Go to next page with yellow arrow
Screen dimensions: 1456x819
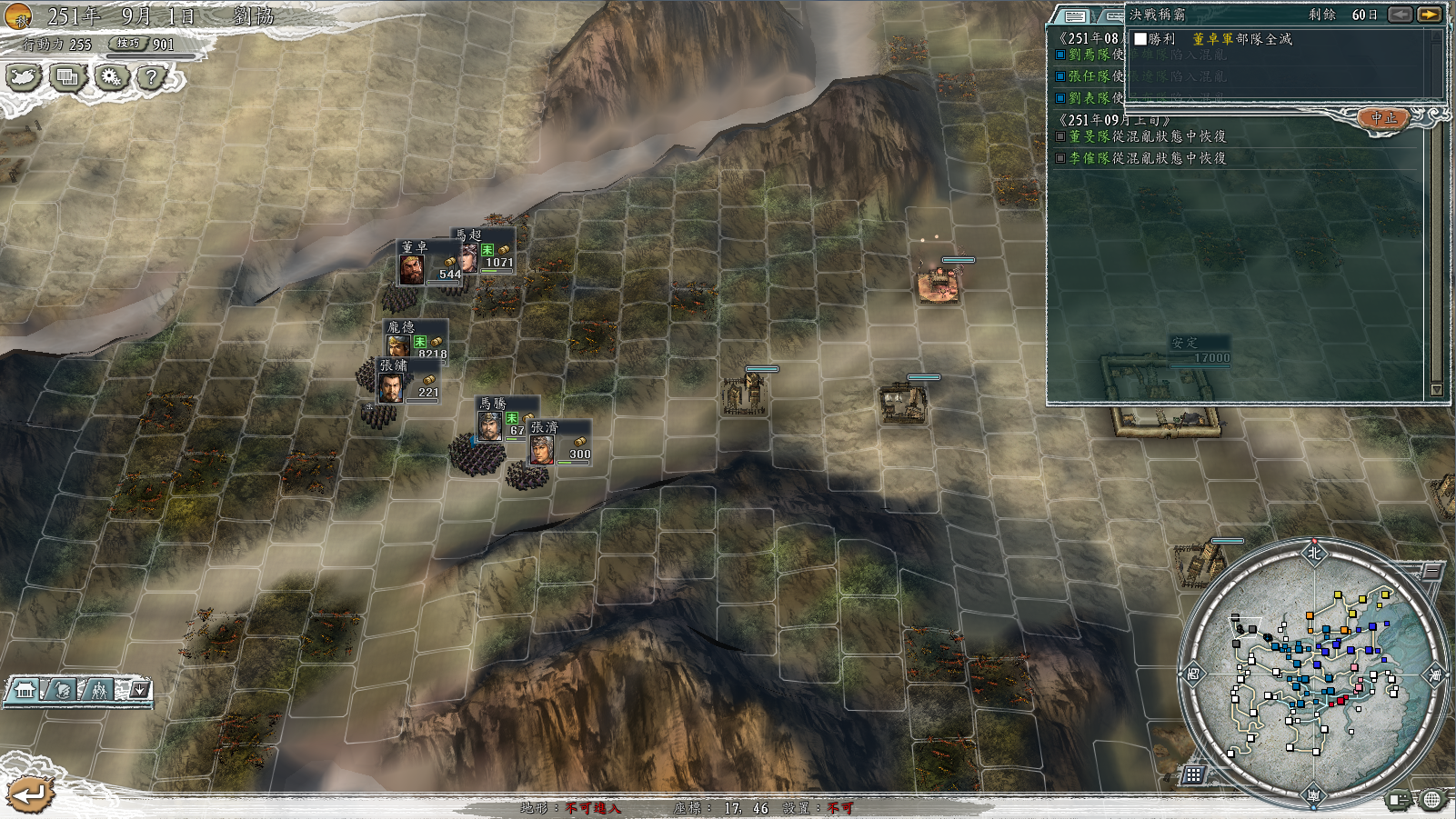[x=1429, y=15]
